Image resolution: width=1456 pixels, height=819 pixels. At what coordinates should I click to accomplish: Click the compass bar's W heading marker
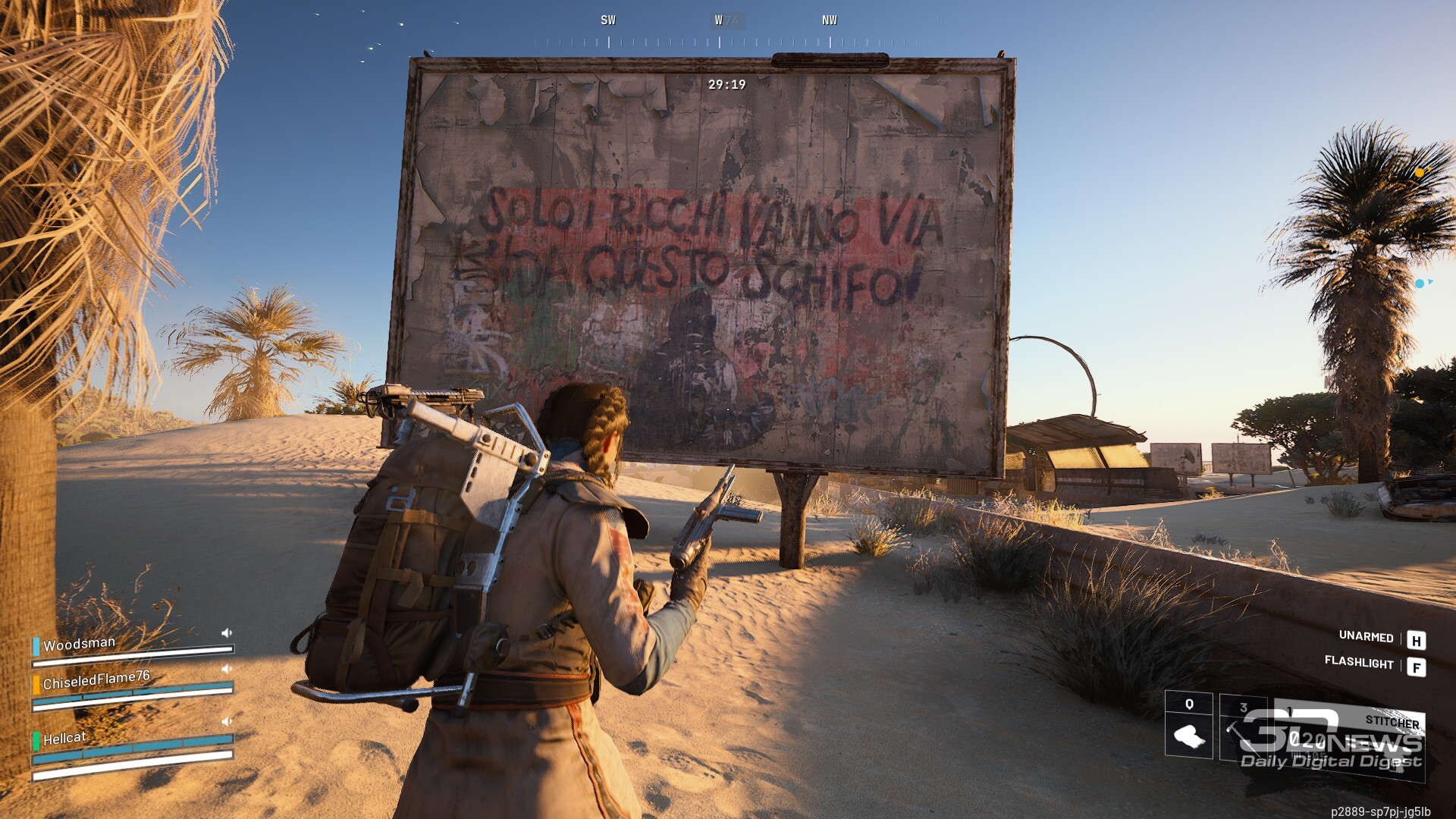719,20
